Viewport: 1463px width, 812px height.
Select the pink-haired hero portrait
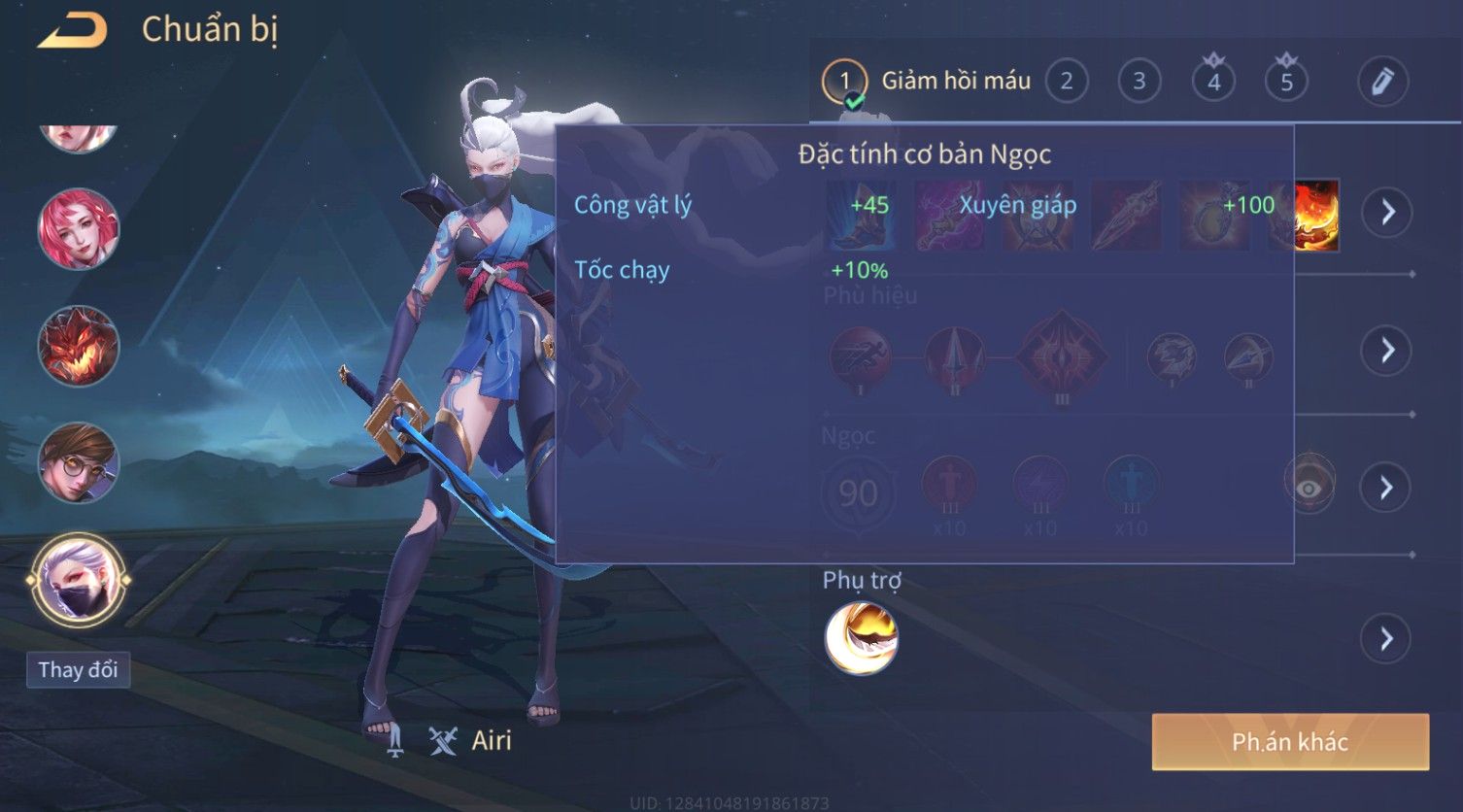(x=78, y=229)
